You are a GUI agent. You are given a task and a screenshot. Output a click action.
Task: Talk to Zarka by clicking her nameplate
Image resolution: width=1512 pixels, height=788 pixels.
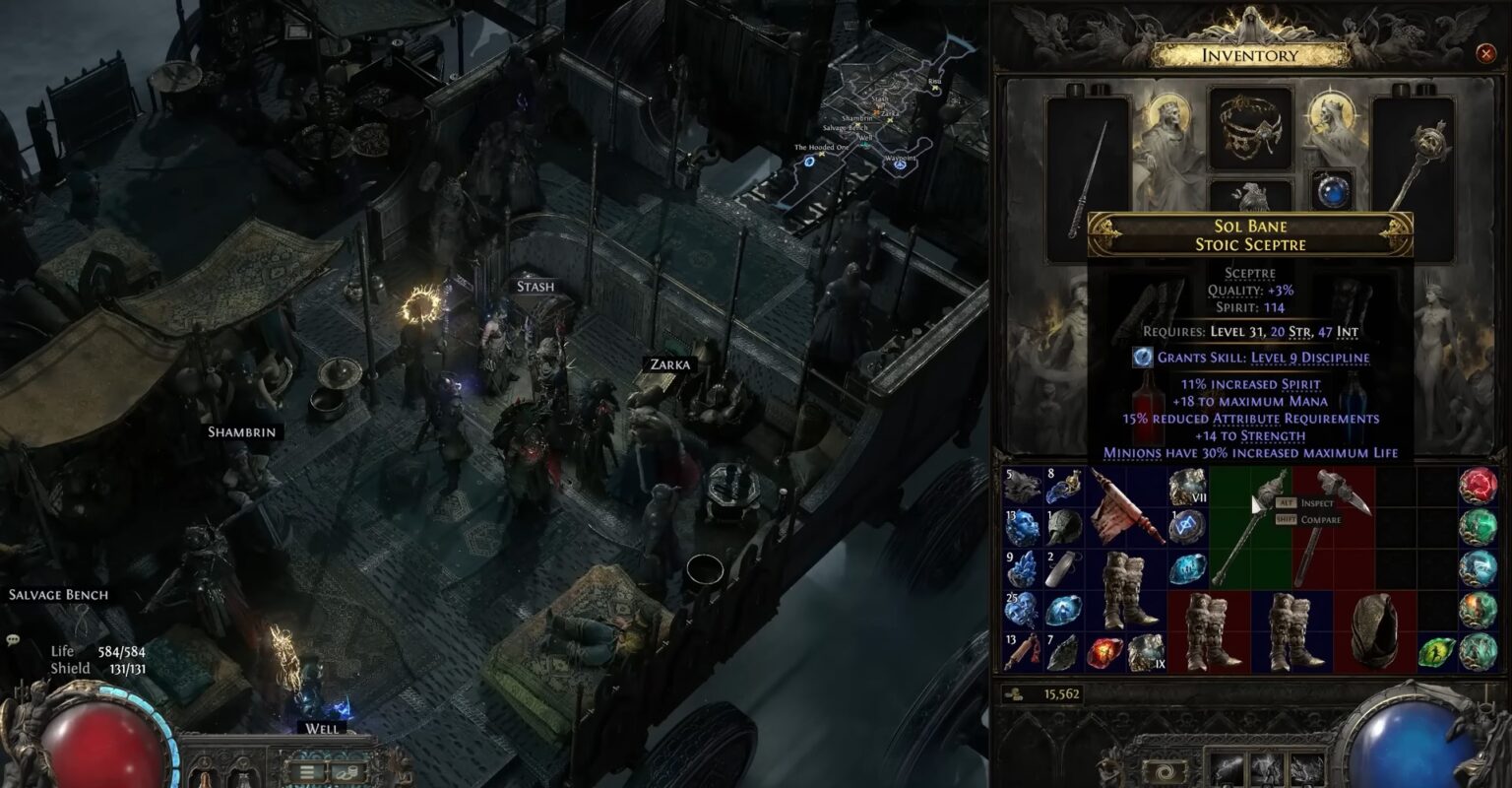coord(670,362)
